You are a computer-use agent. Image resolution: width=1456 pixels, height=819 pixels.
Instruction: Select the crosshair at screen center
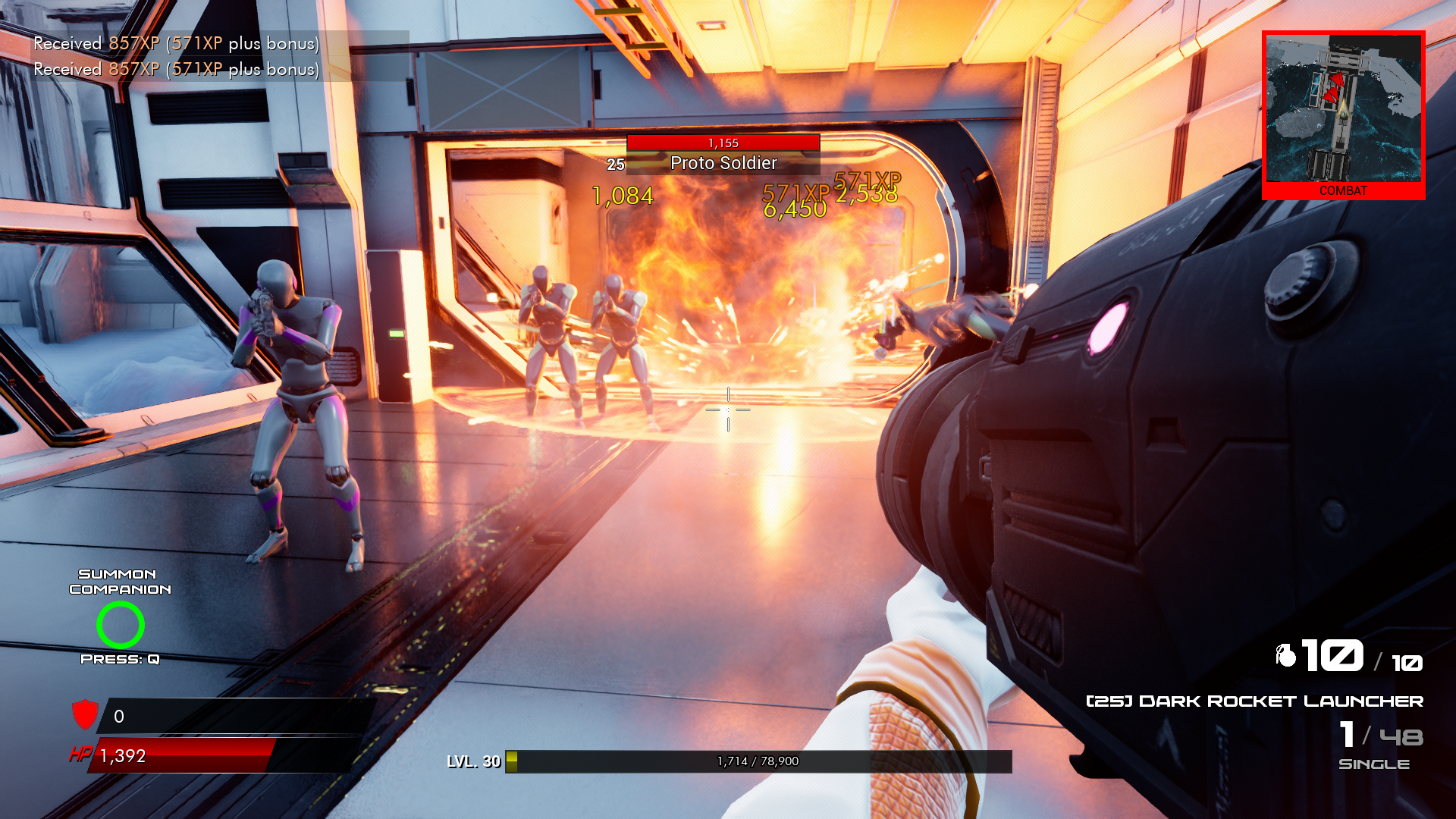tap(728, 409)
